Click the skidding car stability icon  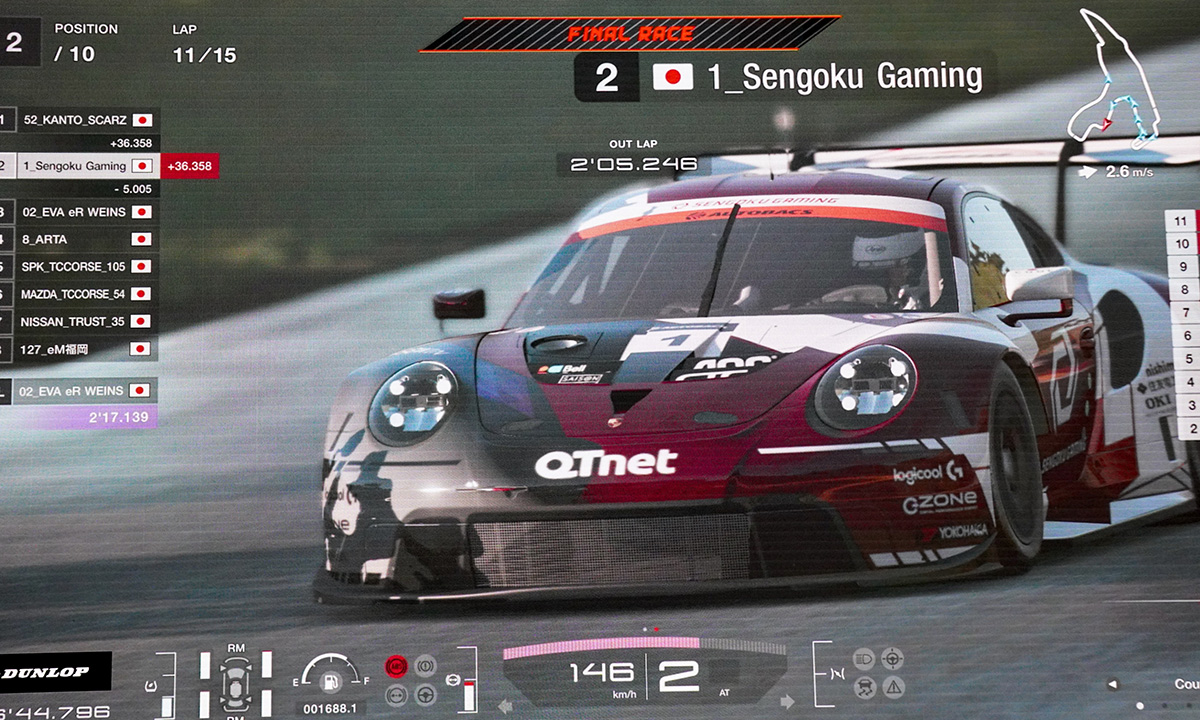(863, 687)
